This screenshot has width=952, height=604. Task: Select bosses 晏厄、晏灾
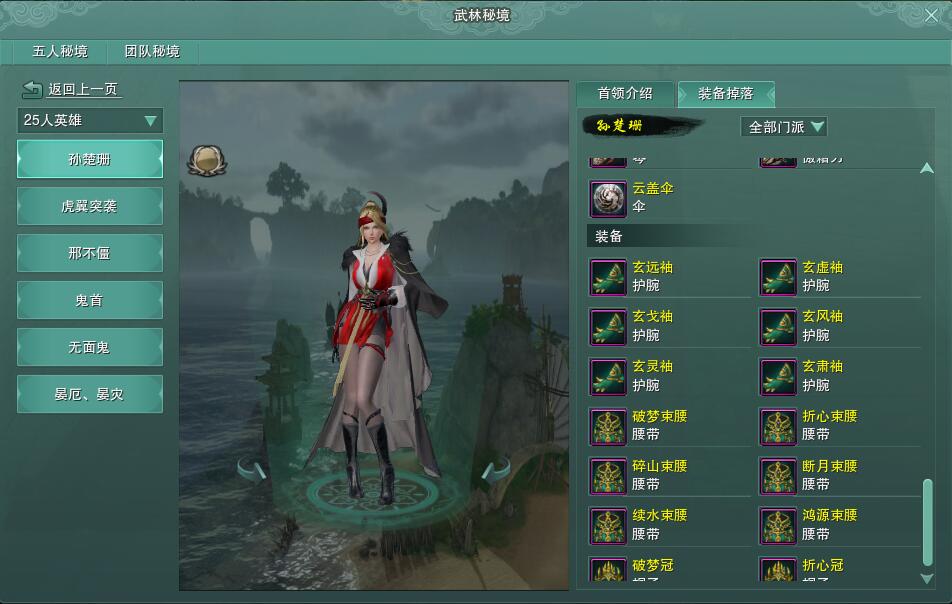coord(90,394)
